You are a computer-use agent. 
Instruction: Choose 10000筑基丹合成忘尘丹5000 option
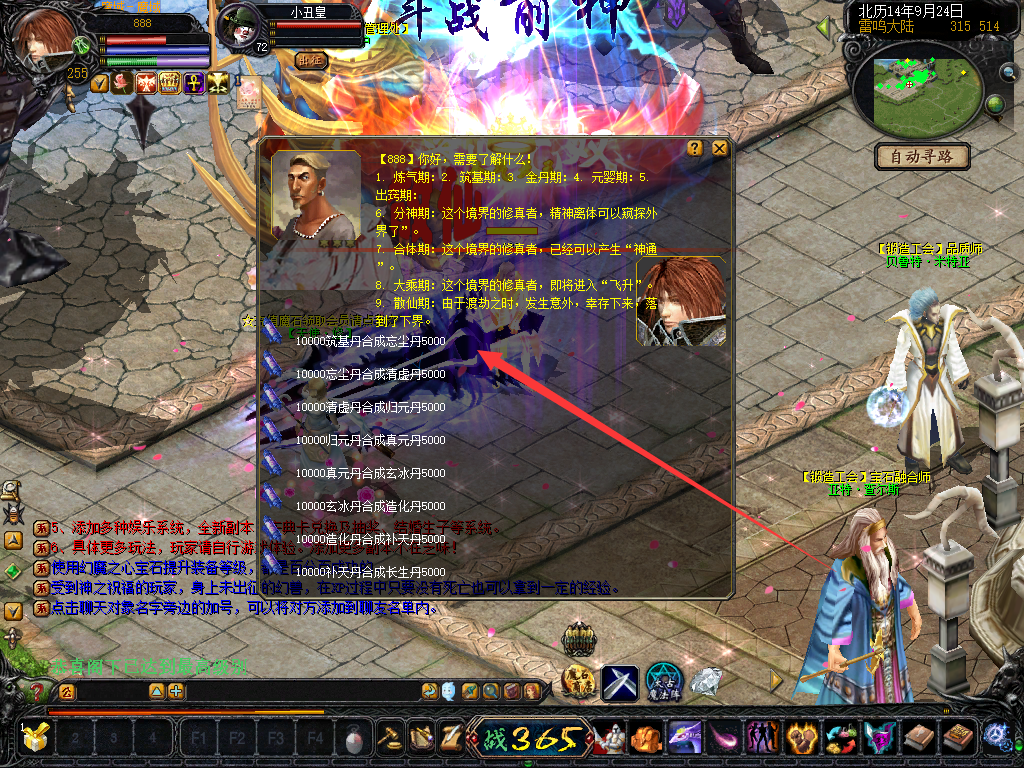click(370, 341)
